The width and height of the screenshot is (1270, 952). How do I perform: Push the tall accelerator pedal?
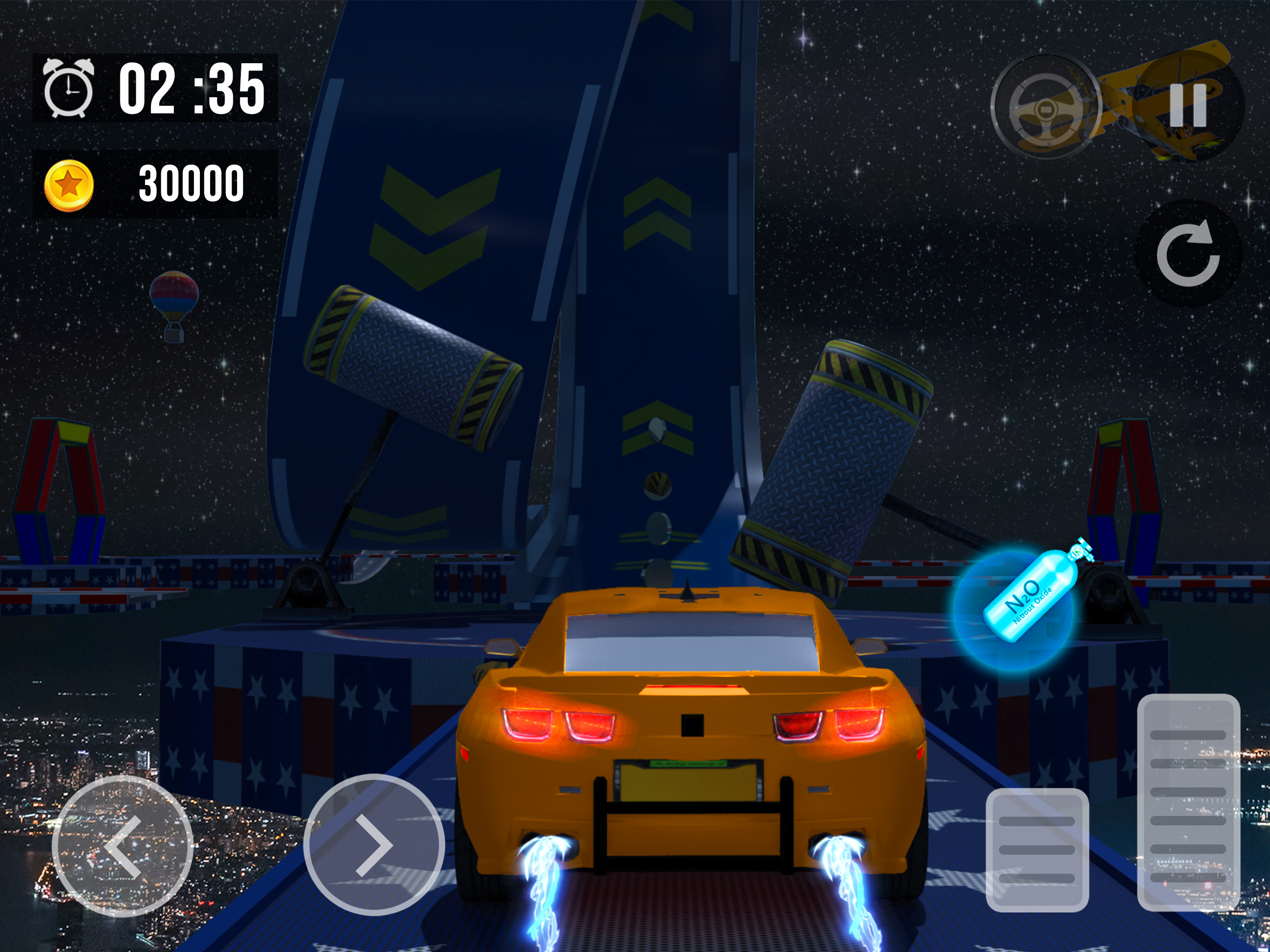(x=1189, y=803)
